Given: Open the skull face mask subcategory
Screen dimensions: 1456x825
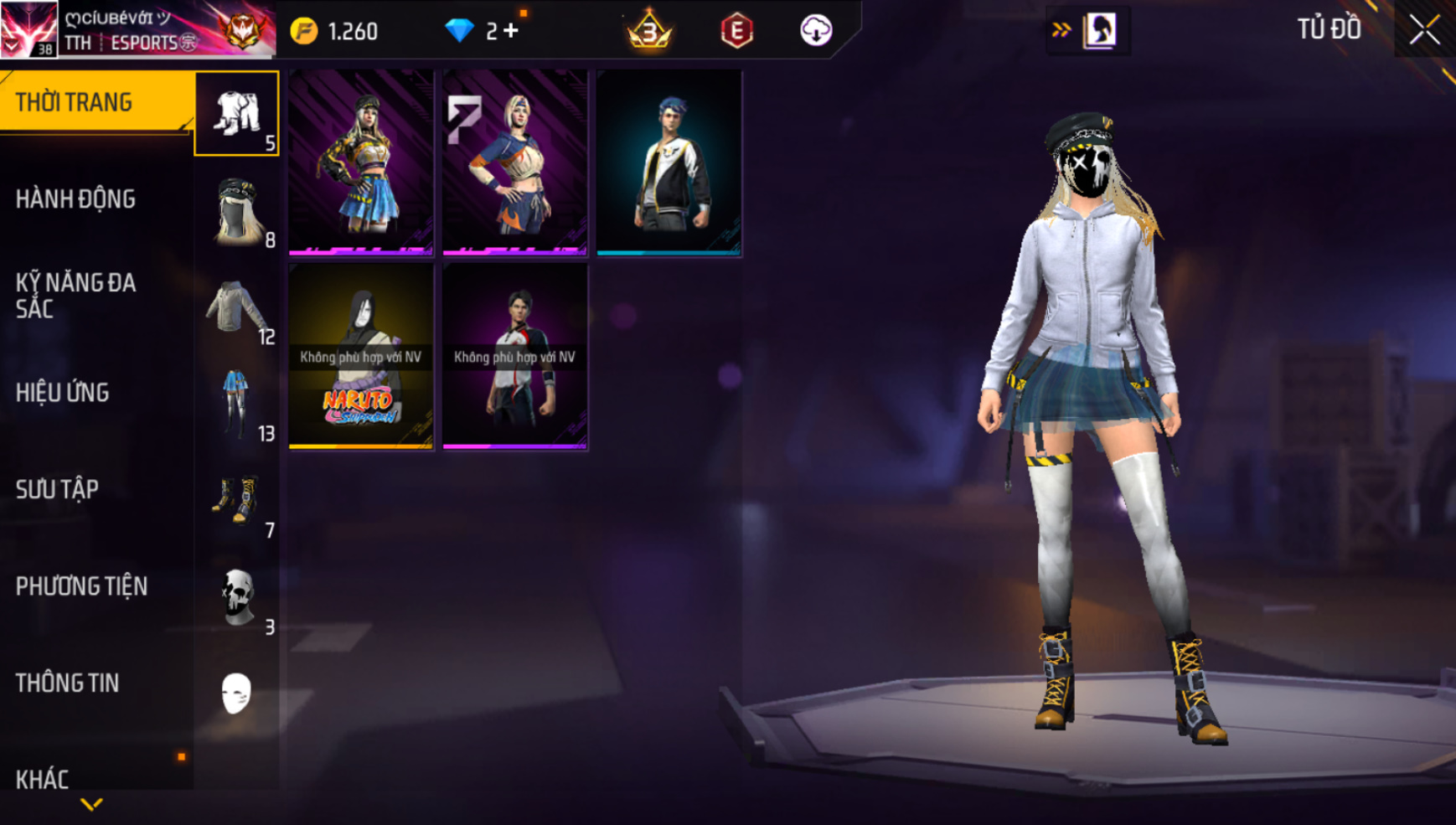Looking at the screenshot, I should tap(237, 598).
